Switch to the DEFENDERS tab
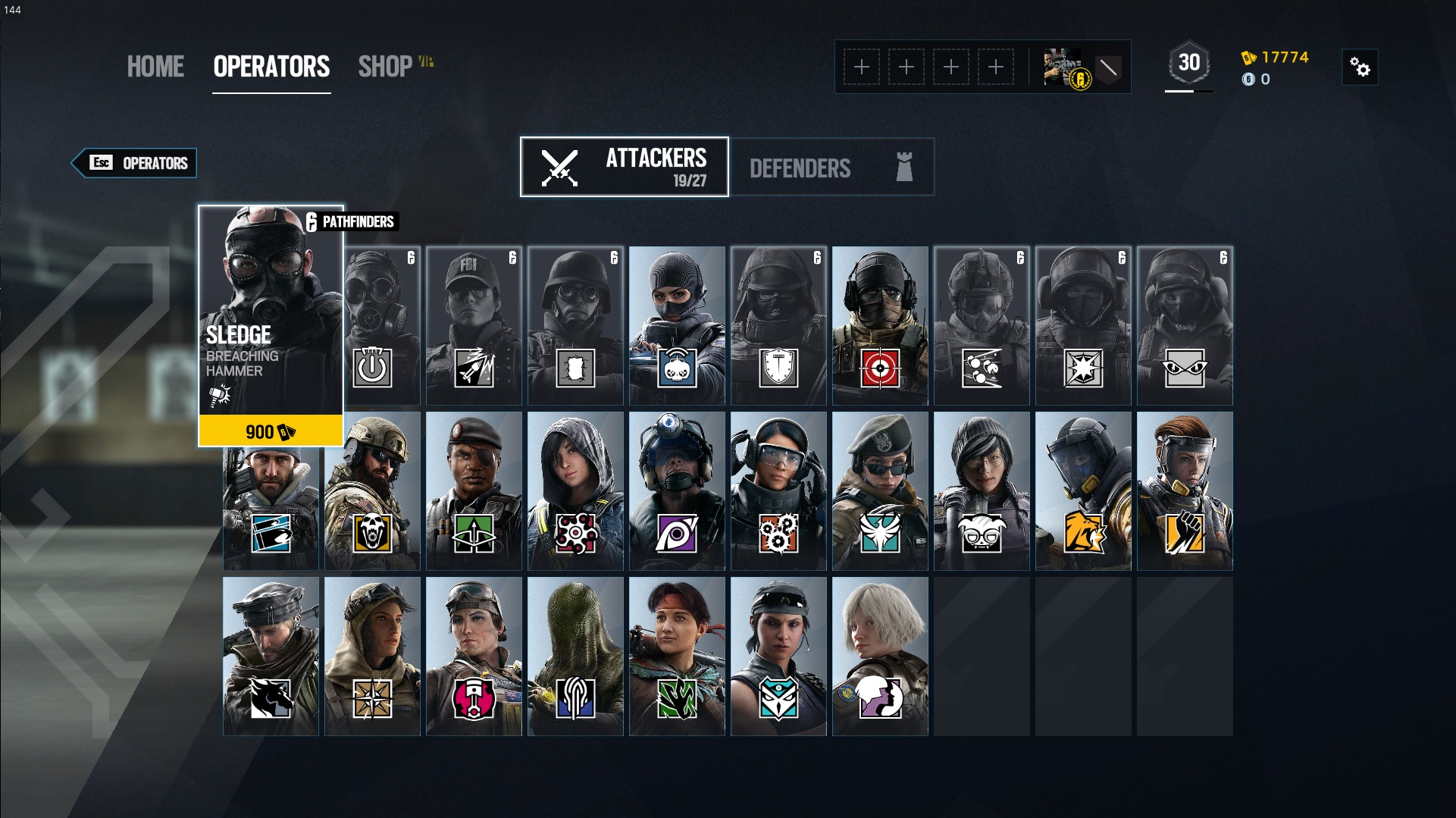Viewport: 1456px width, 818px height. [800, 168]
